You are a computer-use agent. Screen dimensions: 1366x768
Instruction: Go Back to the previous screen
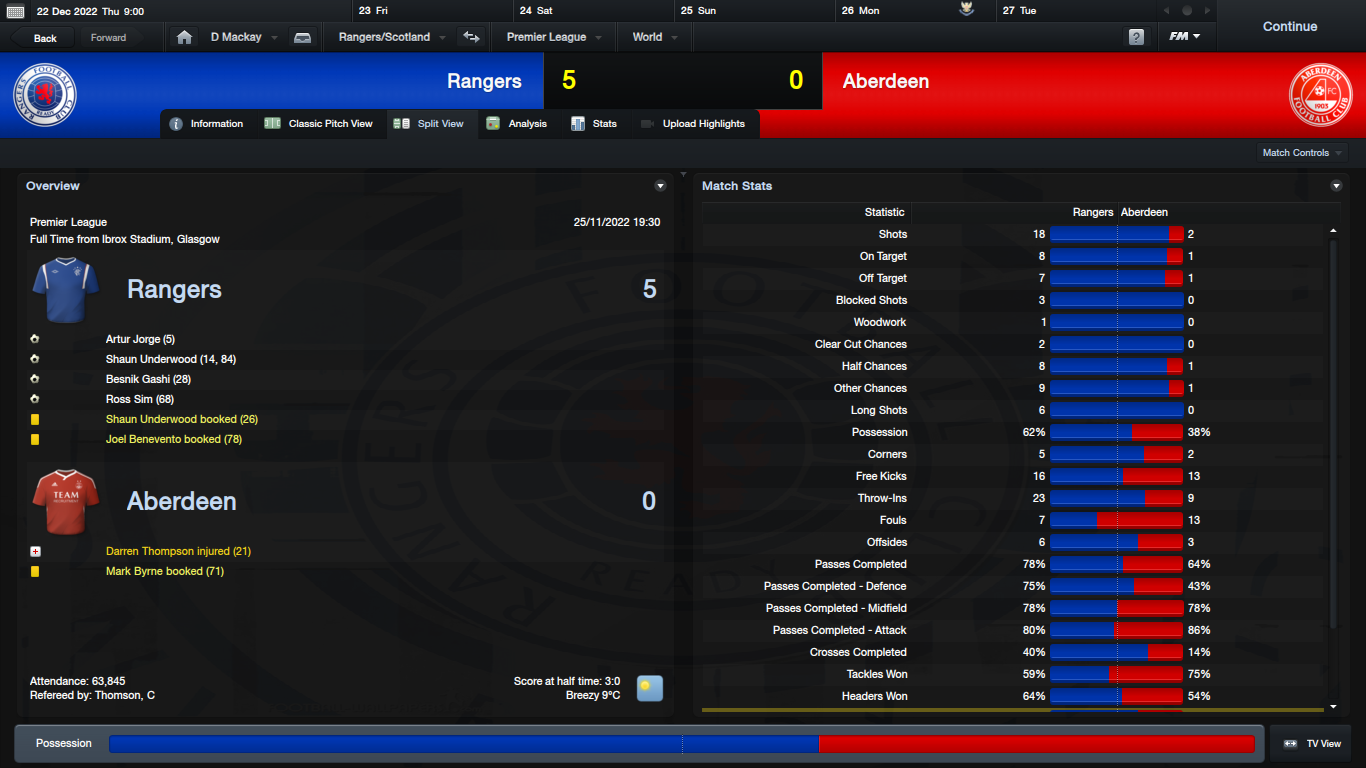pos(45,38)
